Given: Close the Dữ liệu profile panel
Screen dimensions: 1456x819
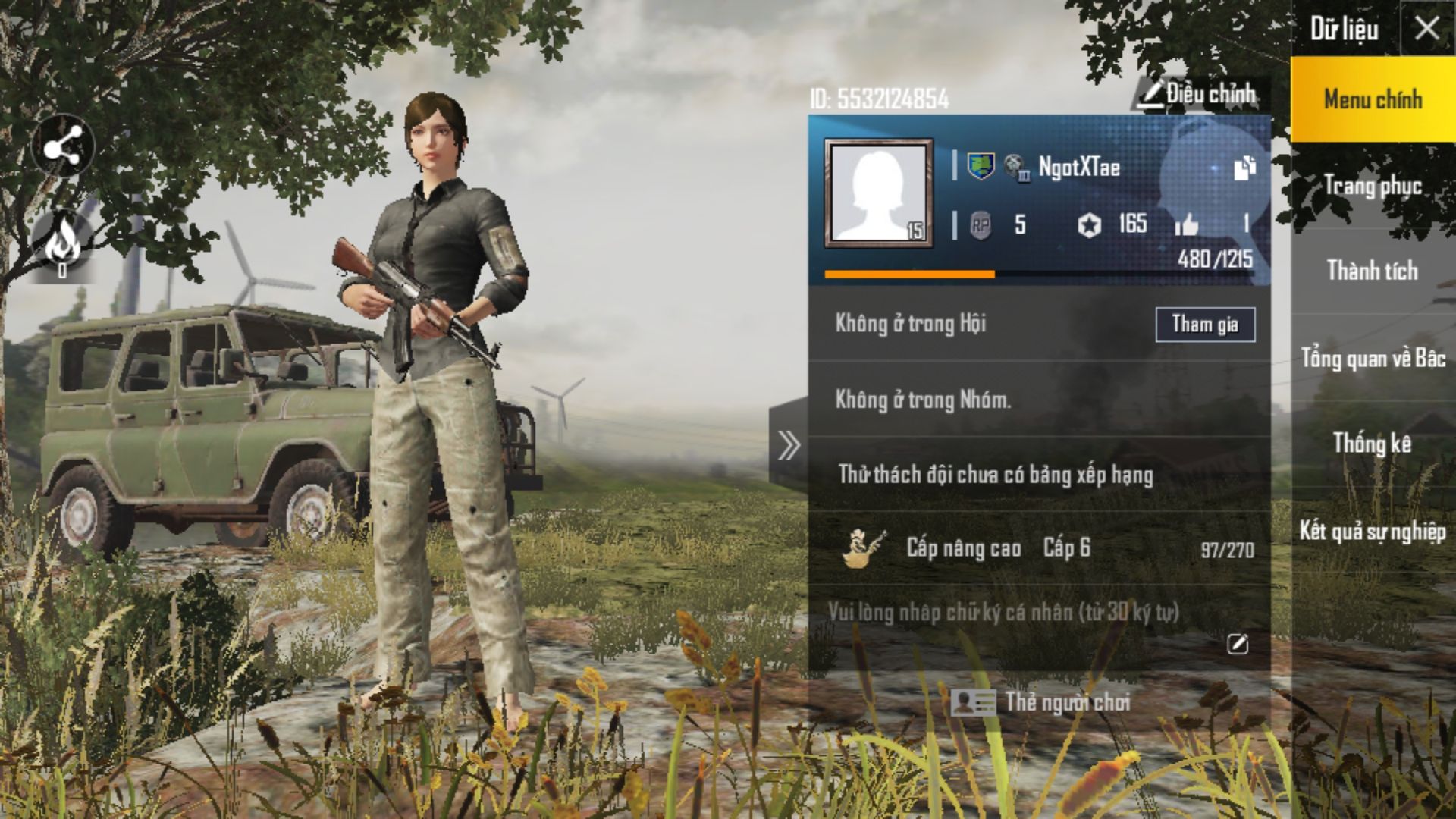Looking at the screenshot, I should pos(1426,29).
